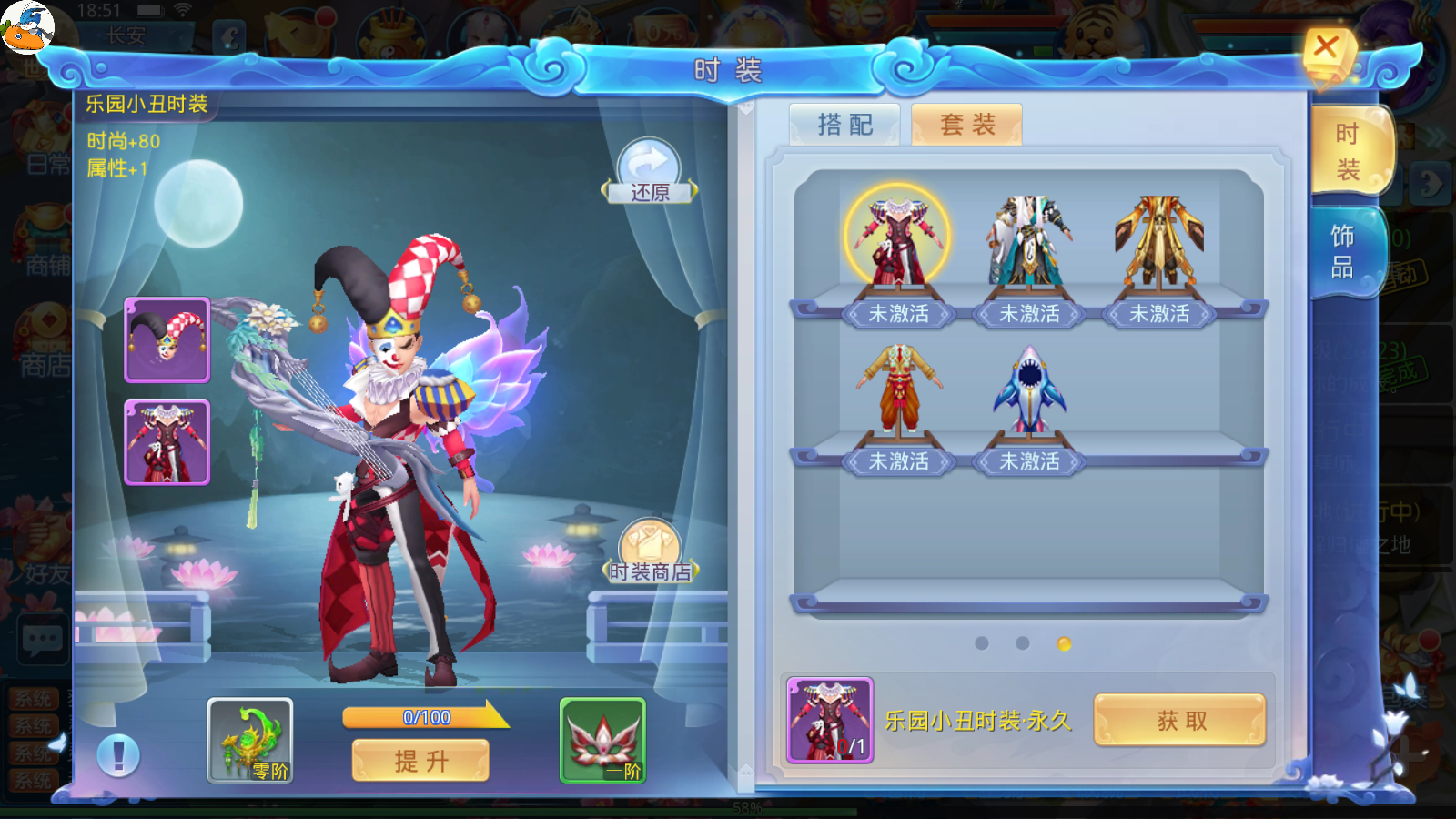Click the 乐园小丑时装 item icon beside 获取

[830, 720]
